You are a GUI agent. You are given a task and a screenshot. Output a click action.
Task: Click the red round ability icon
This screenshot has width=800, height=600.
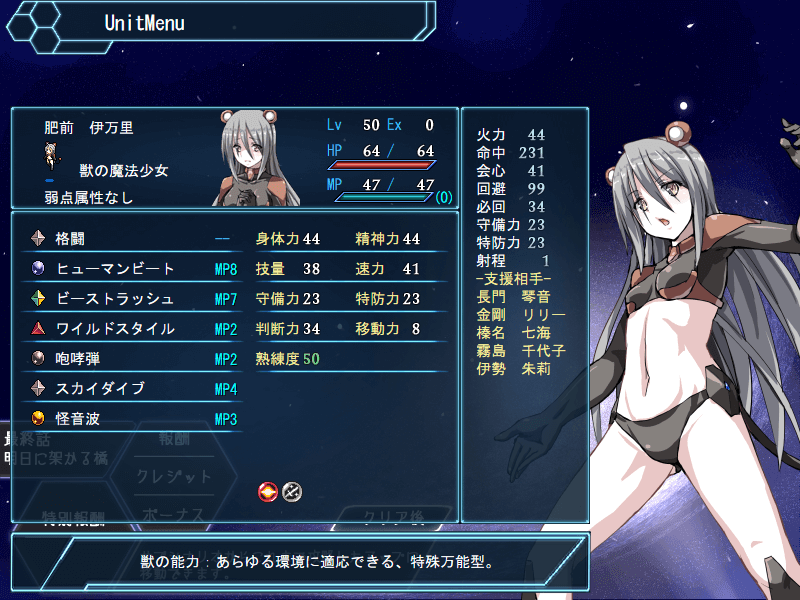(268, 491)
